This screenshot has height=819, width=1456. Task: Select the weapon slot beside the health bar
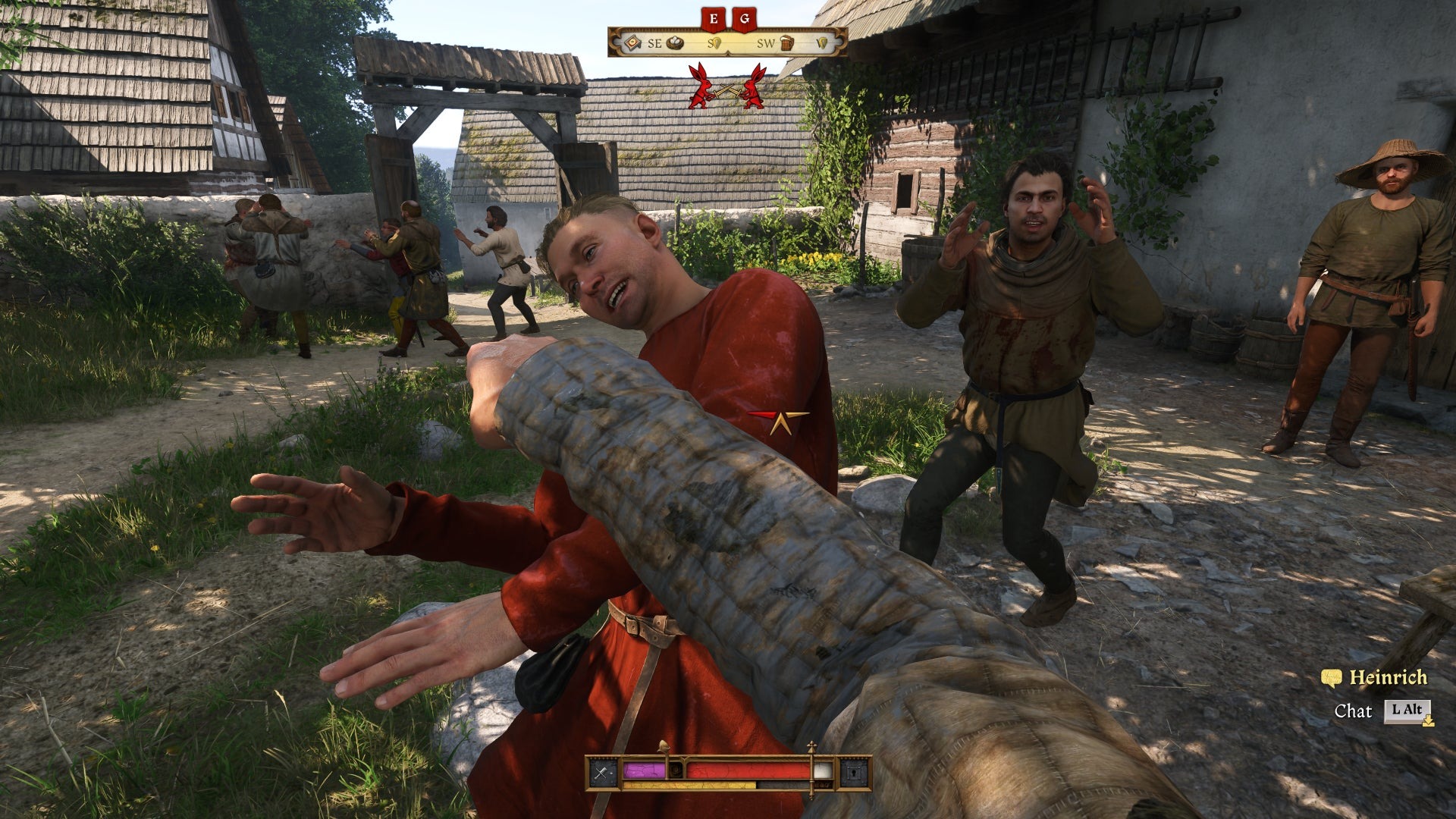pos(603,773)
